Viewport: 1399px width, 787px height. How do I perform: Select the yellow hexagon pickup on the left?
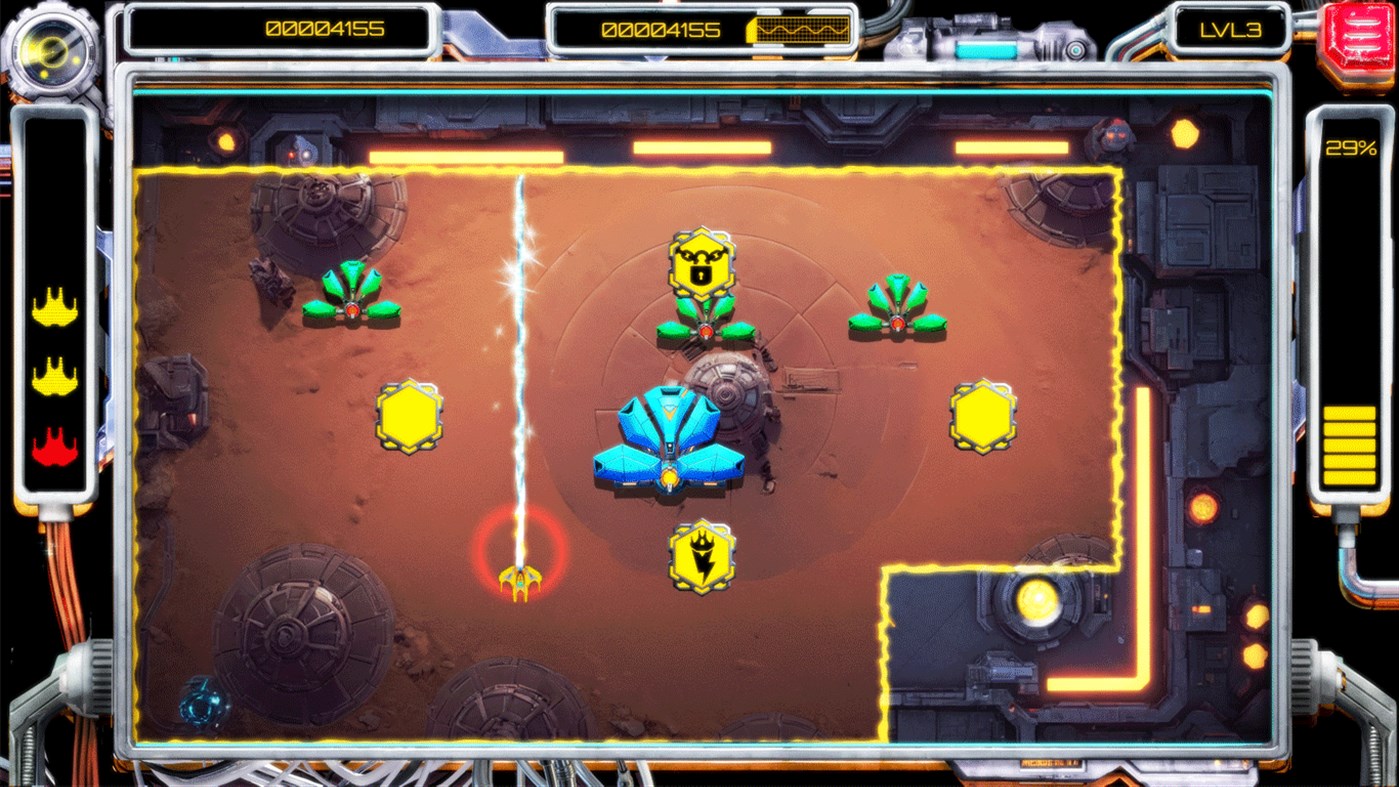(409, 416)
